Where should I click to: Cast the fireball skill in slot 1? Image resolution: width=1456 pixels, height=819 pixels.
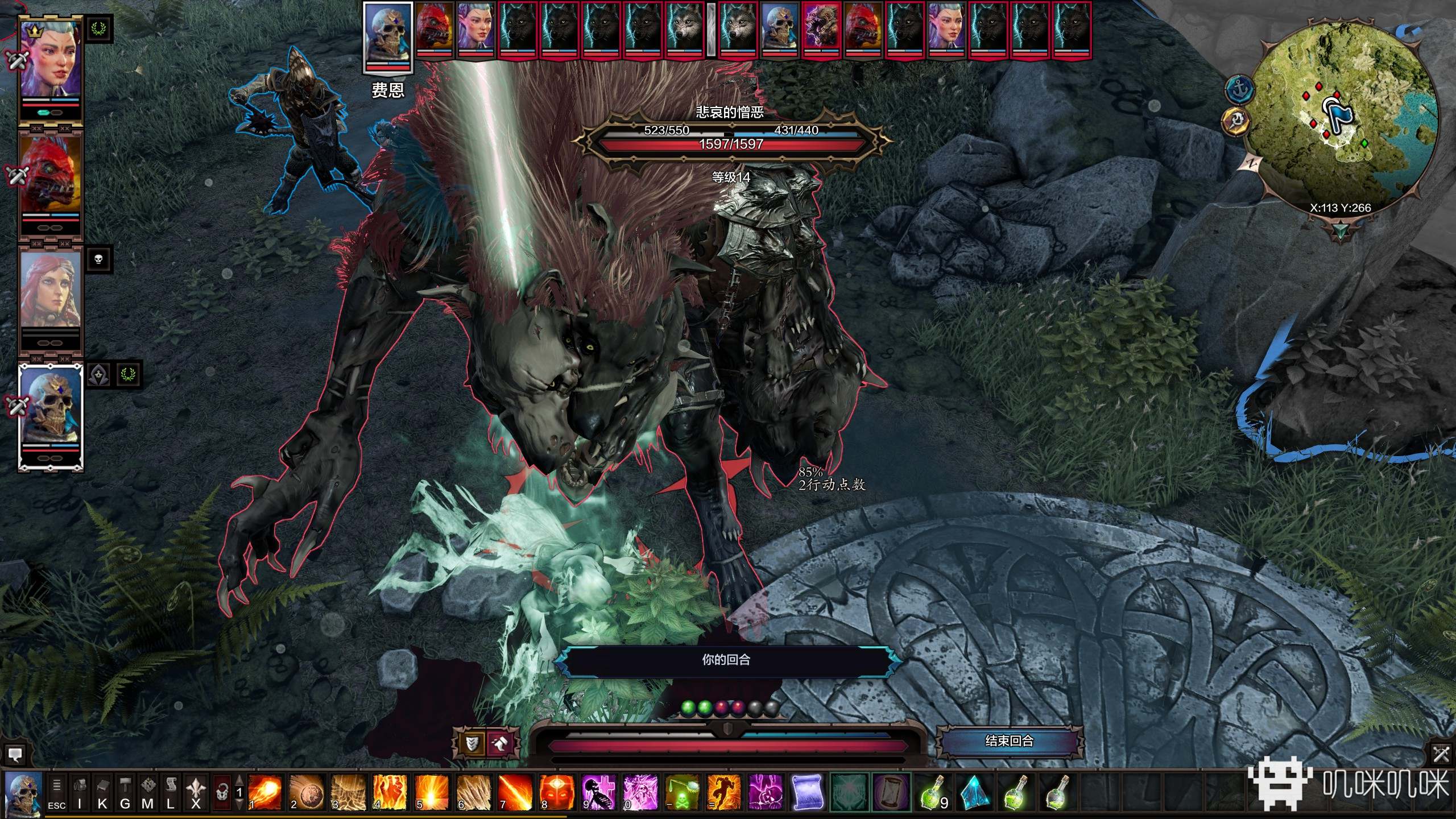(265, 792)
